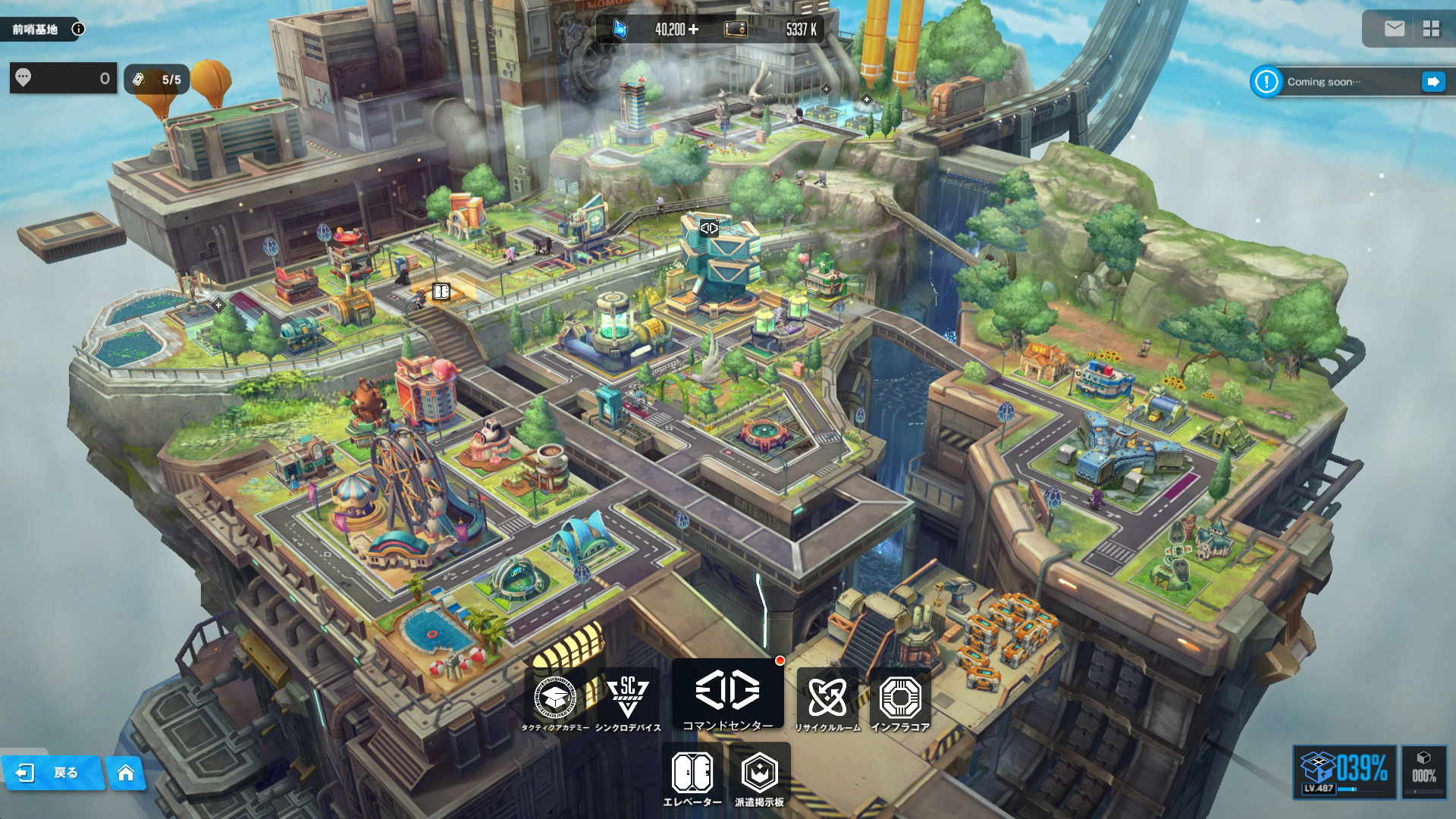Open the 5/5 ticket counter
This screenshot has height=819, width=1456.
click(157, 79)
